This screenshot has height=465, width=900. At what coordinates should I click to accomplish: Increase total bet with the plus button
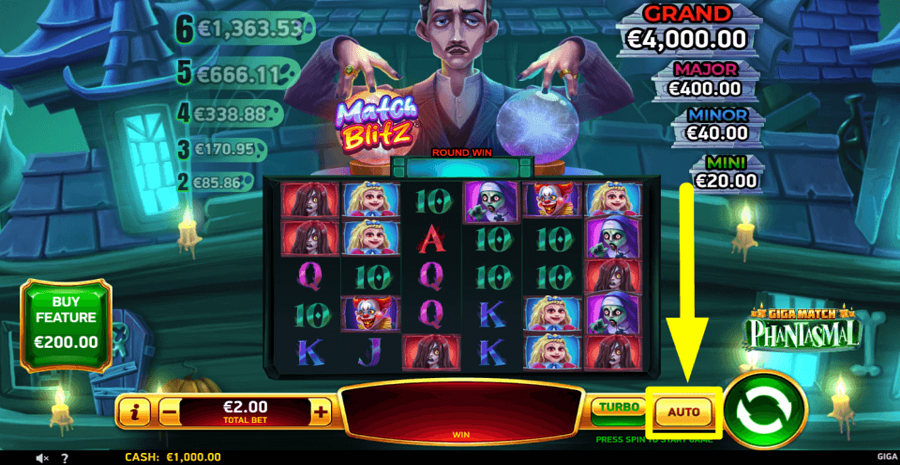[320, 410]
